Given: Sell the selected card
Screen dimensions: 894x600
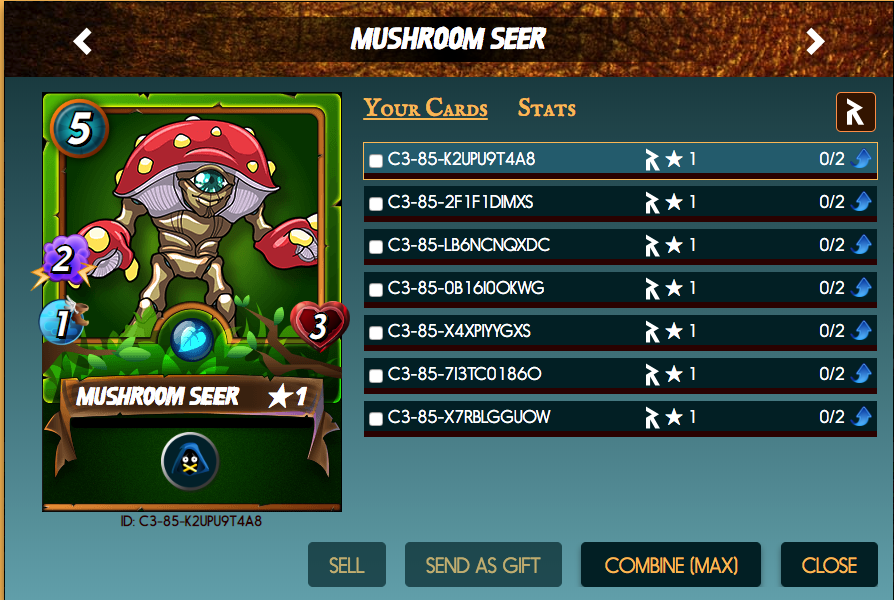Looking at the screenshot, I should 346,565.
